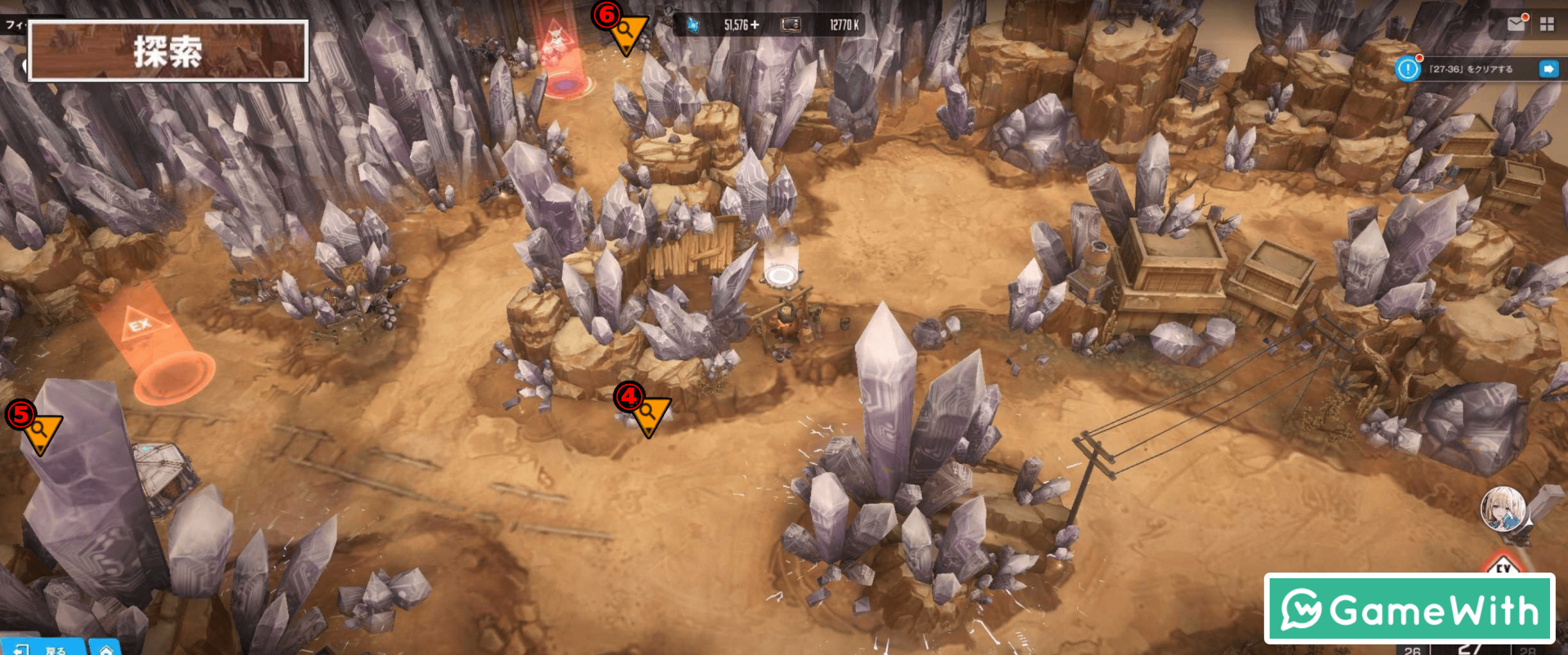Return to lobby with the home button
Viewport: 1568px width, 655px height.
pos(105,648)
